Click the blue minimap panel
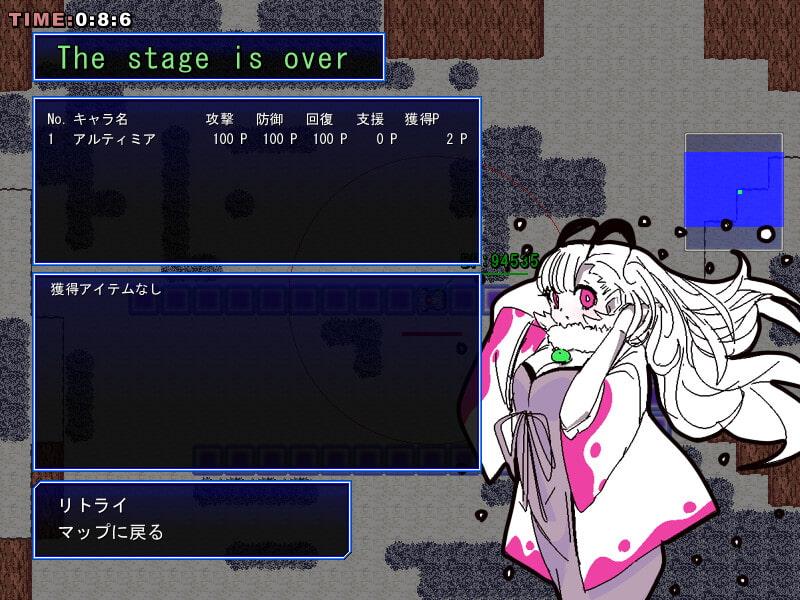 (x=733, y=183)
